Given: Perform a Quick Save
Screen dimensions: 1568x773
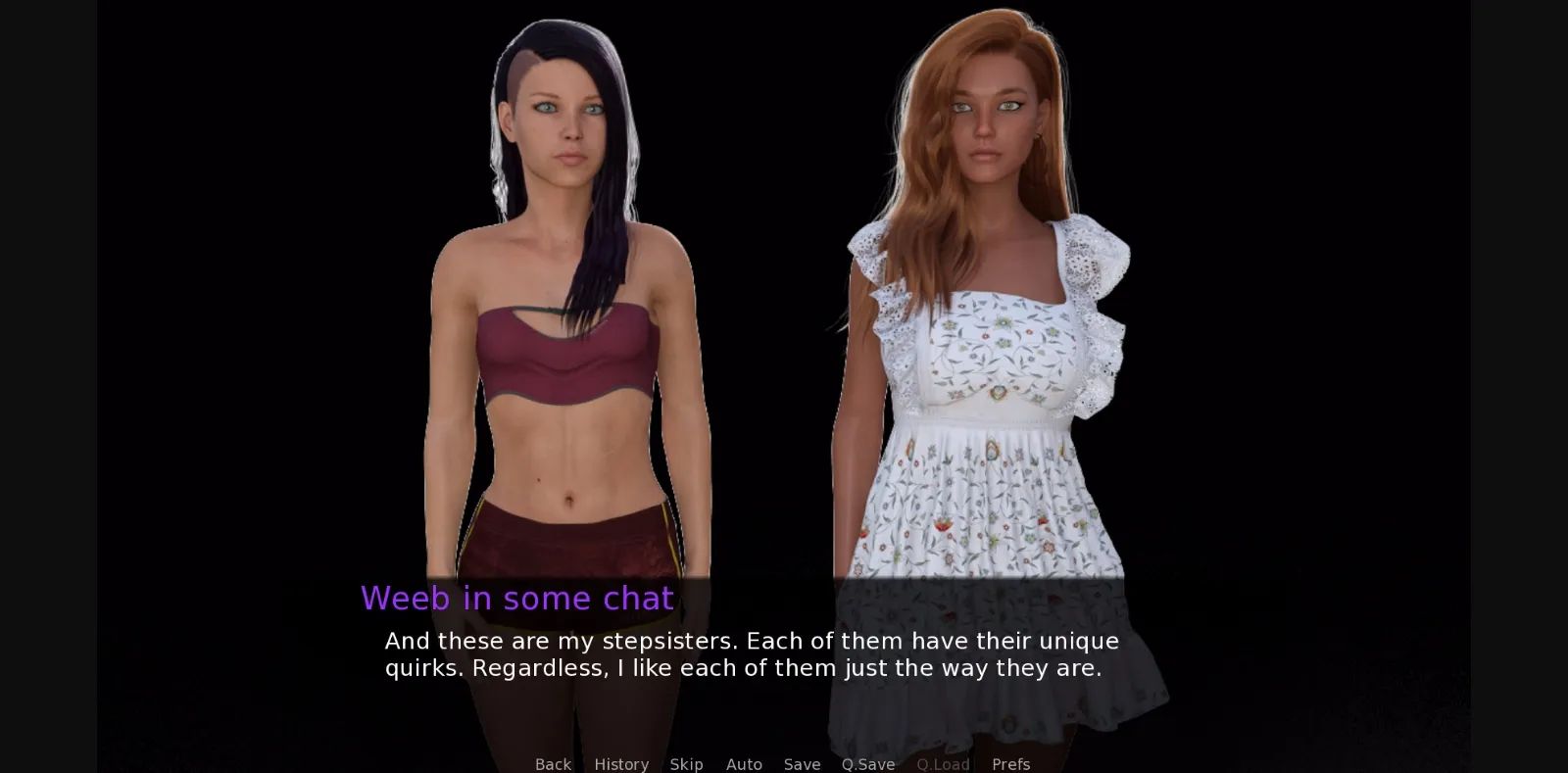Looking at the screenshot, I should coord(867,764).
